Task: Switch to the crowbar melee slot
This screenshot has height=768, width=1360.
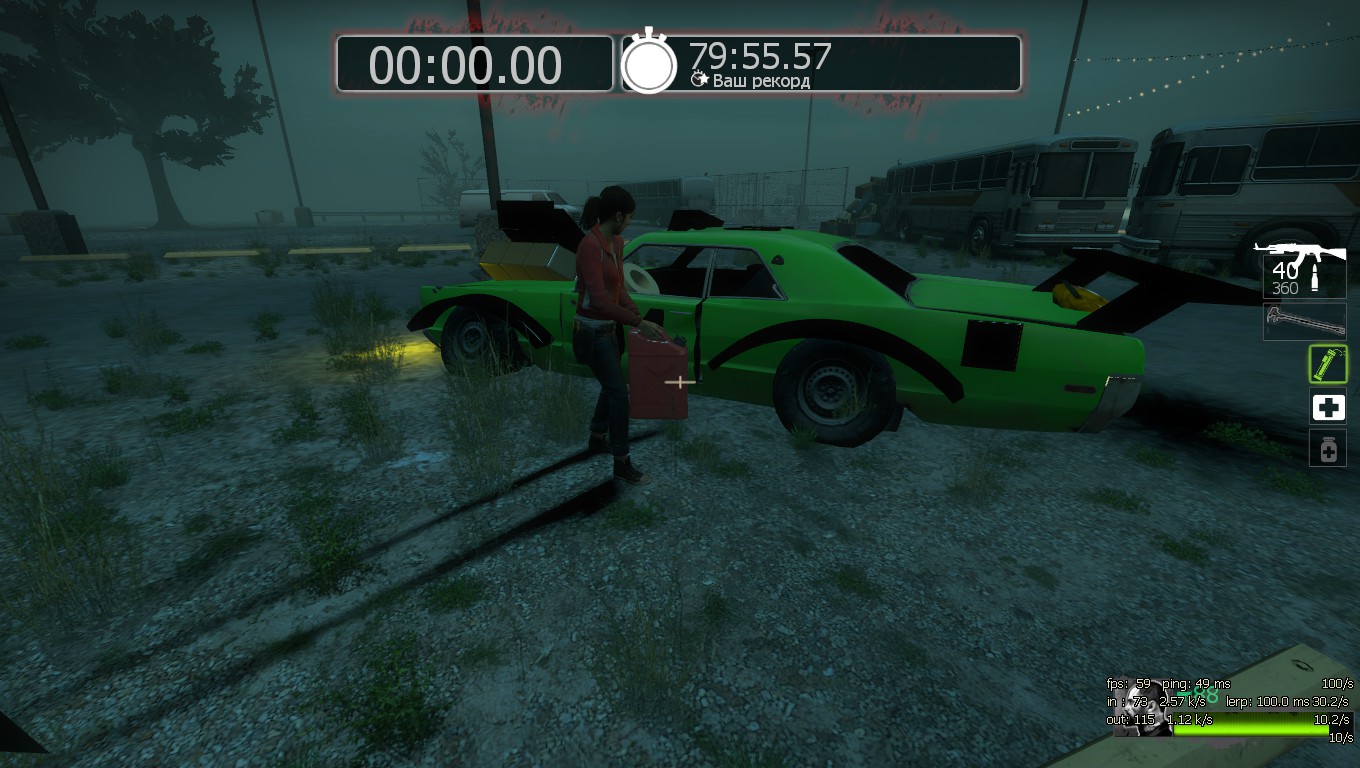Action: click(1304, 321)
